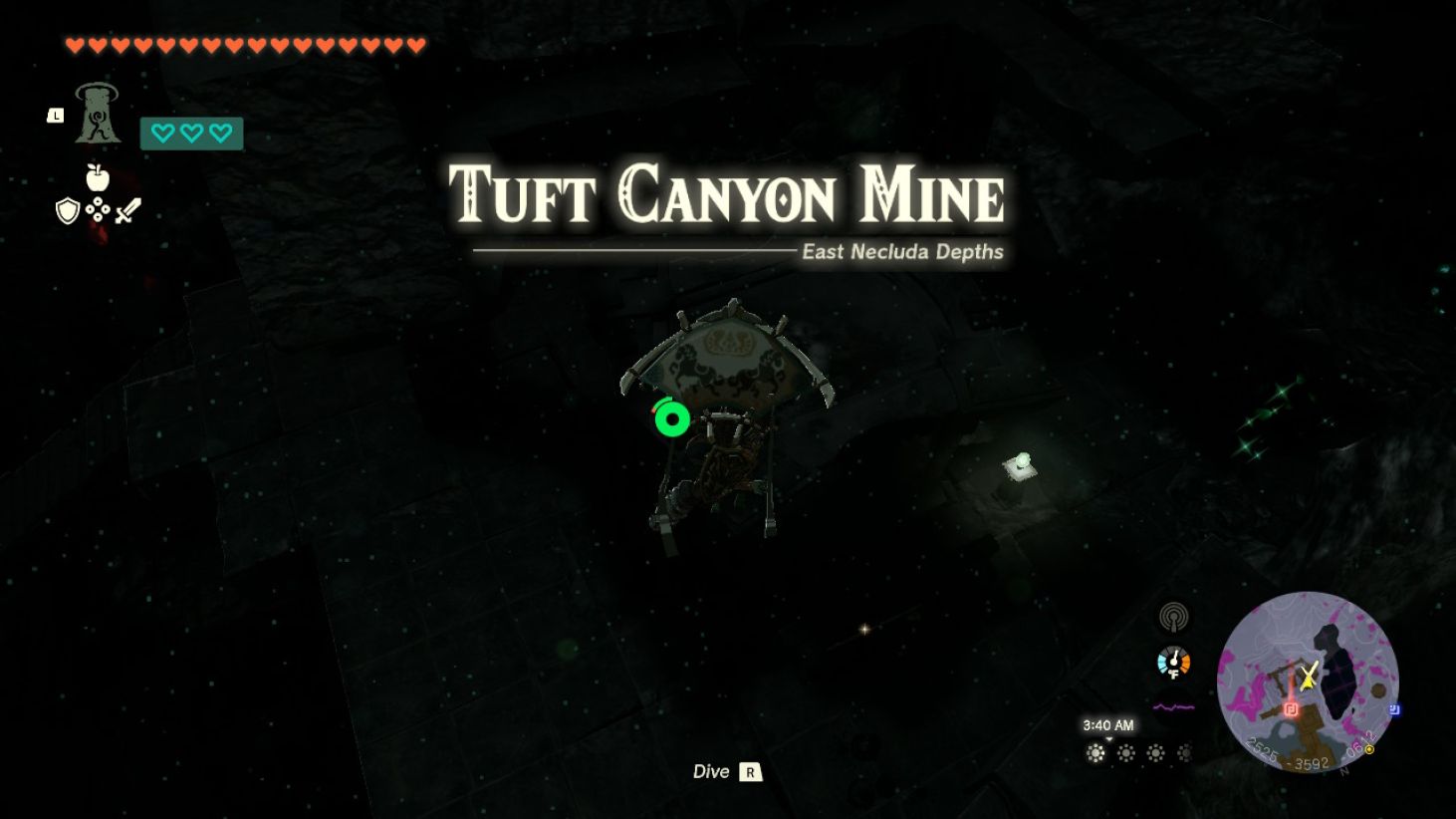Click the 3:40 AM time display
1456x819 pixels.
point(1108,724)
